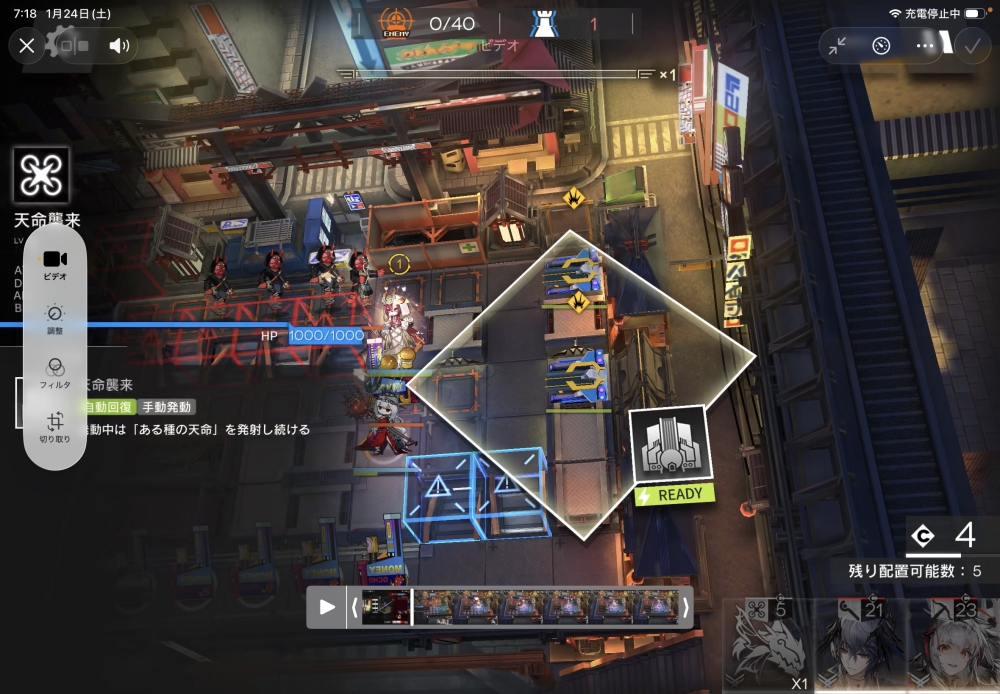Shrink the view with the inward arrows

(837, 45)
